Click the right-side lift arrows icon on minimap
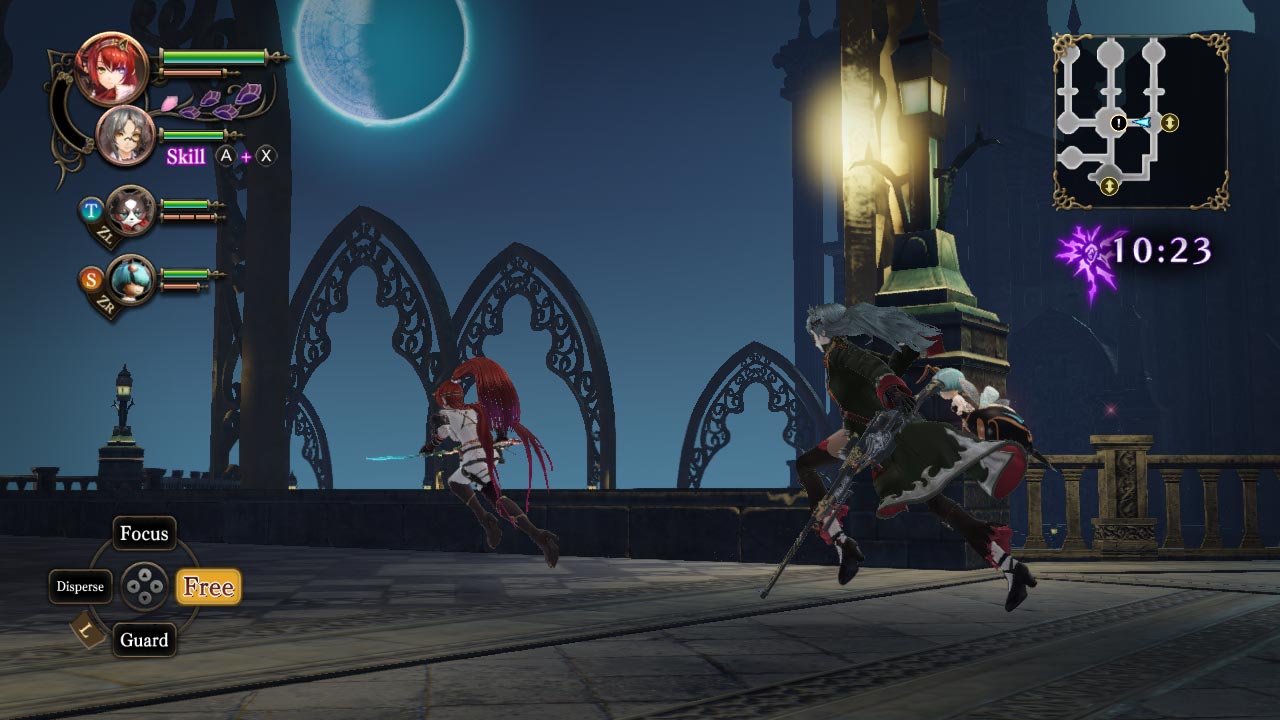1280x720 pixels. (1170, 122)
